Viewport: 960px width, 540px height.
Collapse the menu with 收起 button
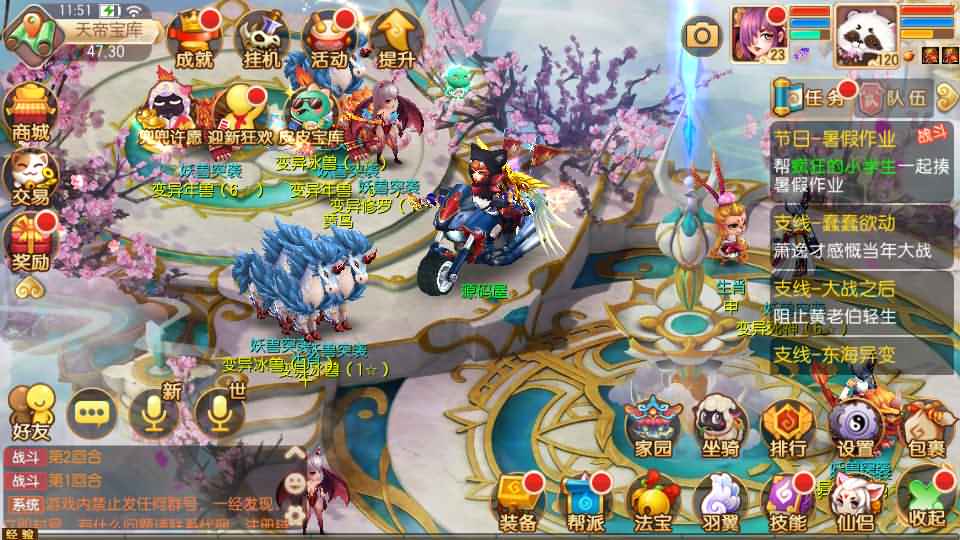coord(922,497)
